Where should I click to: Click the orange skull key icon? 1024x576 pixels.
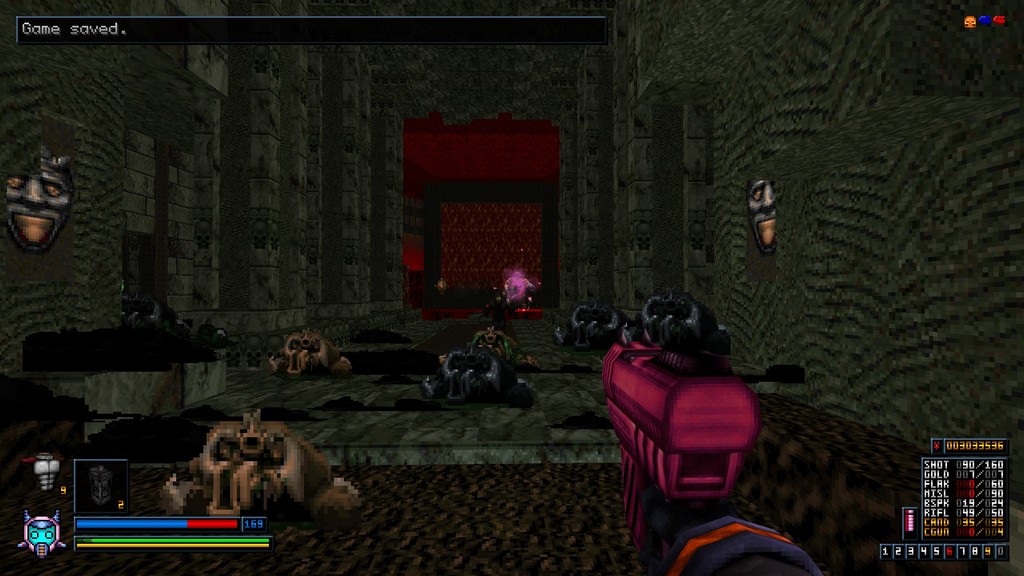click(x=969, y=21)
